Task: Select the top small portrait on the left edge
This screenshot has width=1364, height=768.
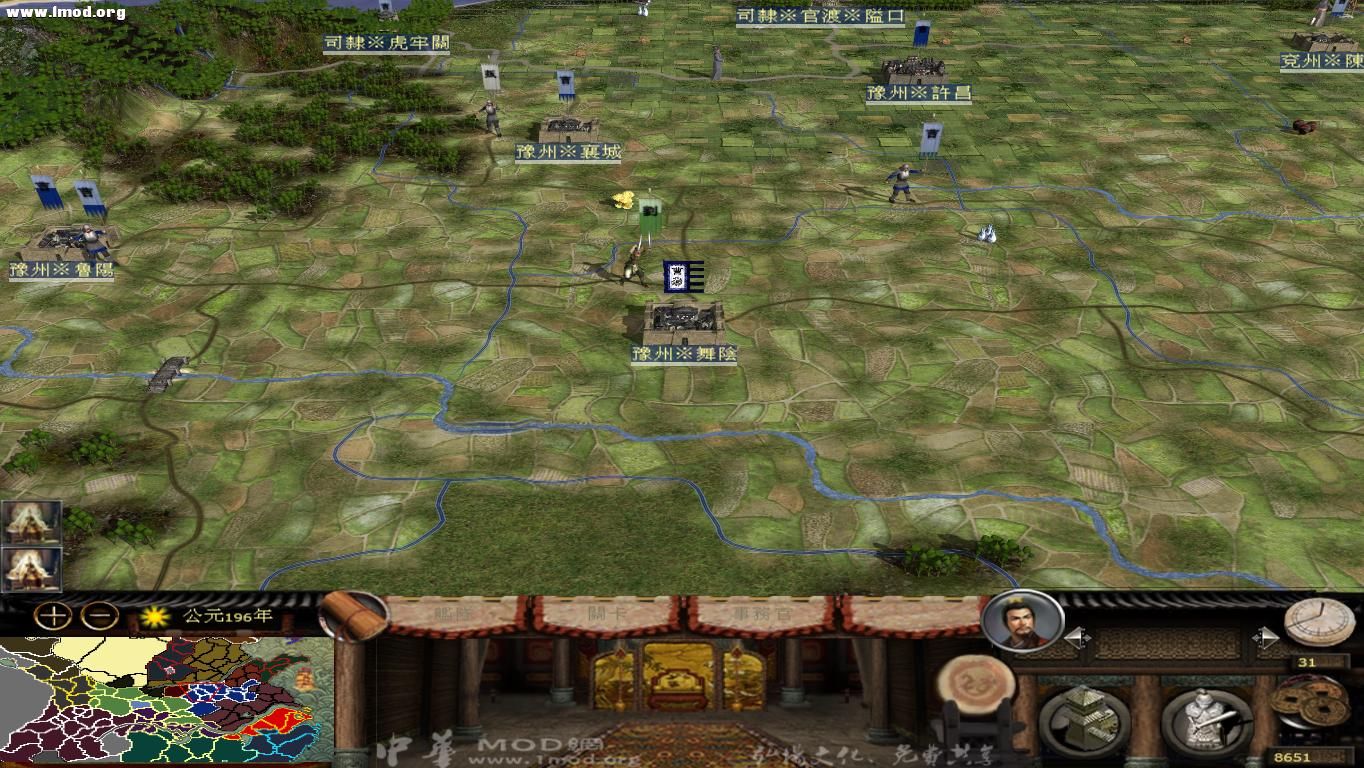Action: [33, 522]
